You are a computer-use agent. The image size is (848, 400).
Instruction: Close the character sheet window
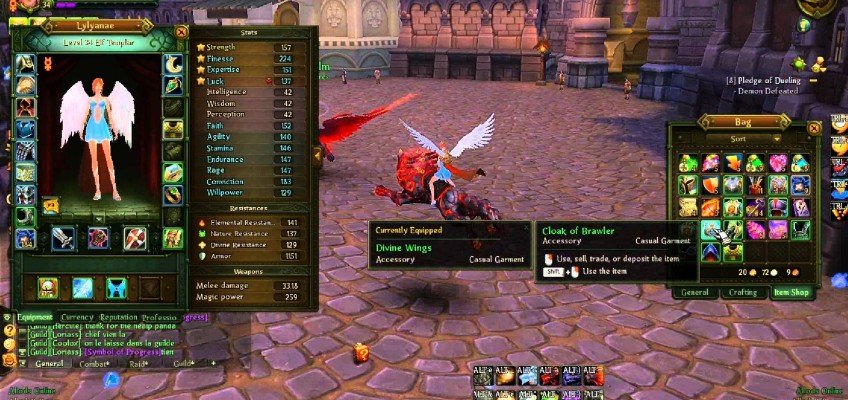(180, 31)
